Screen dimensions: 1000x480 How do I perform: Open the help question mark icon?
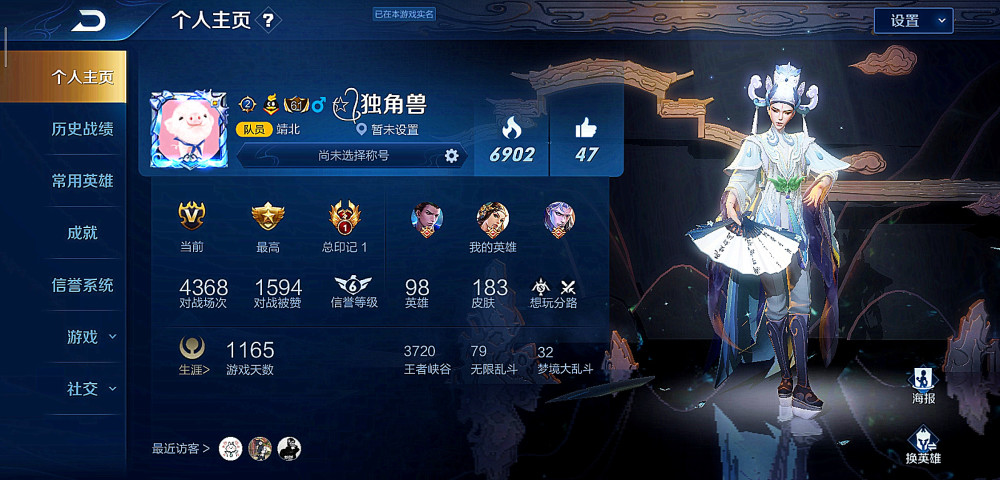point(268,20)
